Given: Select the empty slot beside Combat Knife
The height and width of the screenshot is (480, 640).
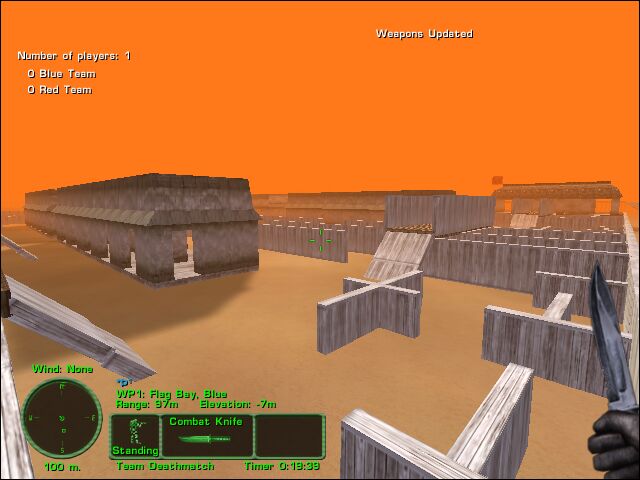Looking at the screenshot, I should pyautogui.click(x=290, y=436).
